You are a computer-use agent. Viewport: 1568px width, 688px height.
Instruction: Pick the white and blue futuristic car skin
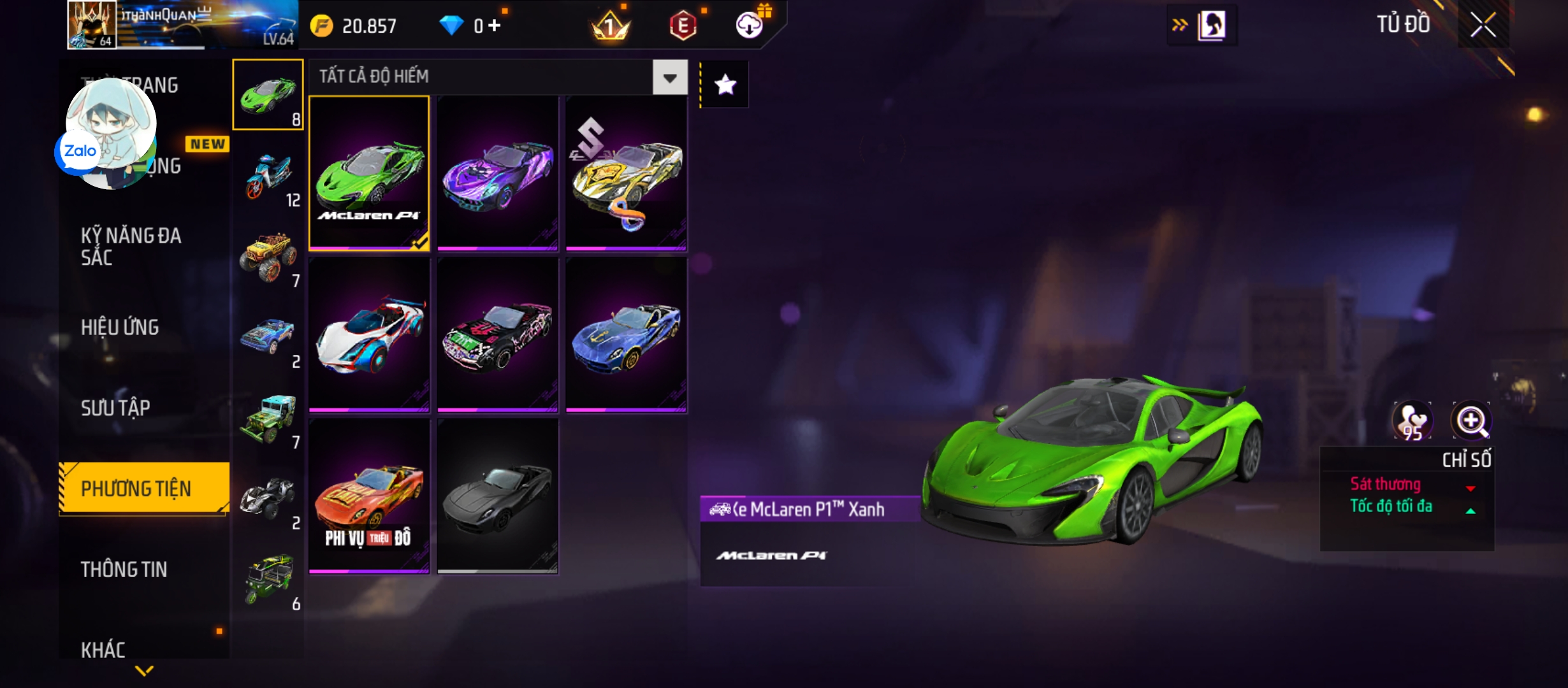369,335
